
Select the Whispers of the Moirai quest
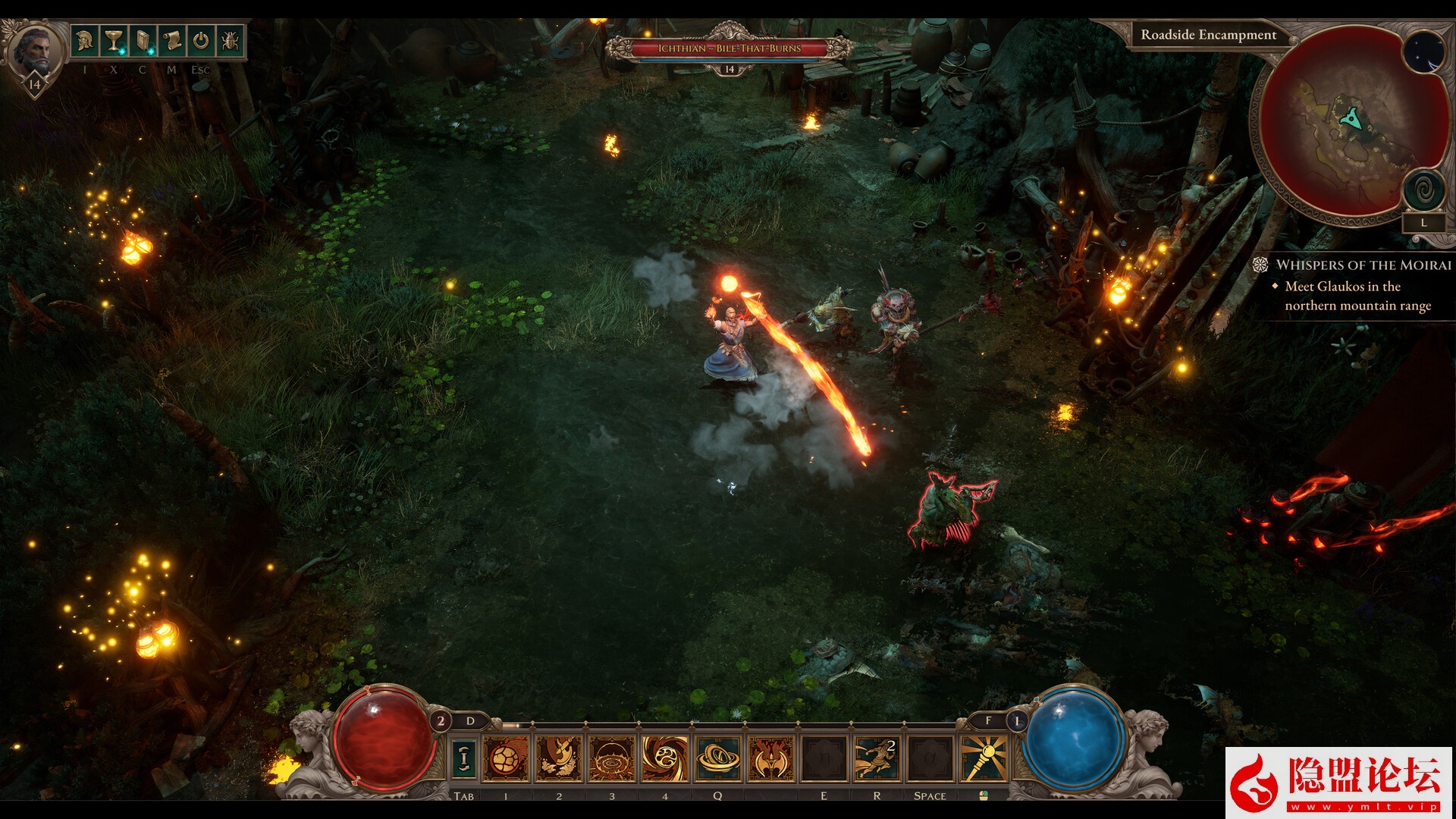tap(1363, 265)
